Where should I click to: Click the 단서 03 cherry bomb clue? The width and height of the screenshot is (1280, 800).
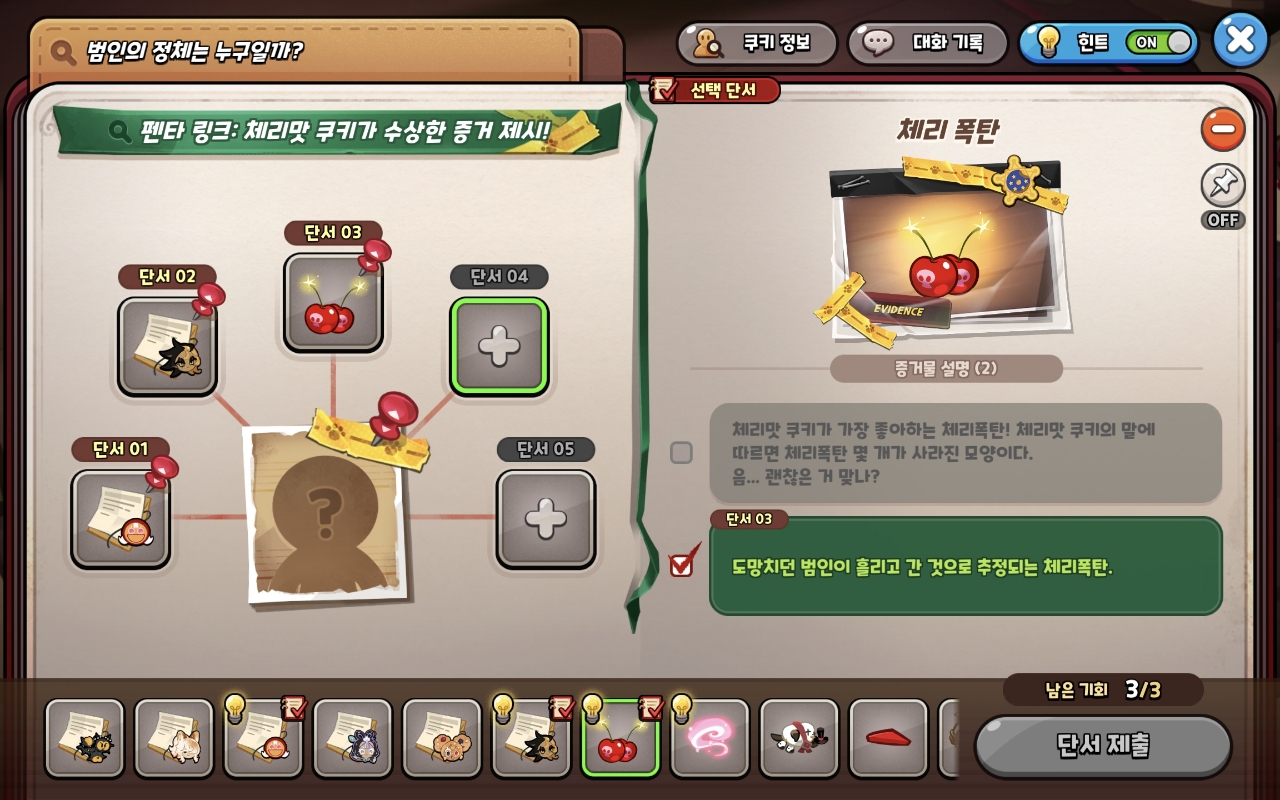(333, 303)
